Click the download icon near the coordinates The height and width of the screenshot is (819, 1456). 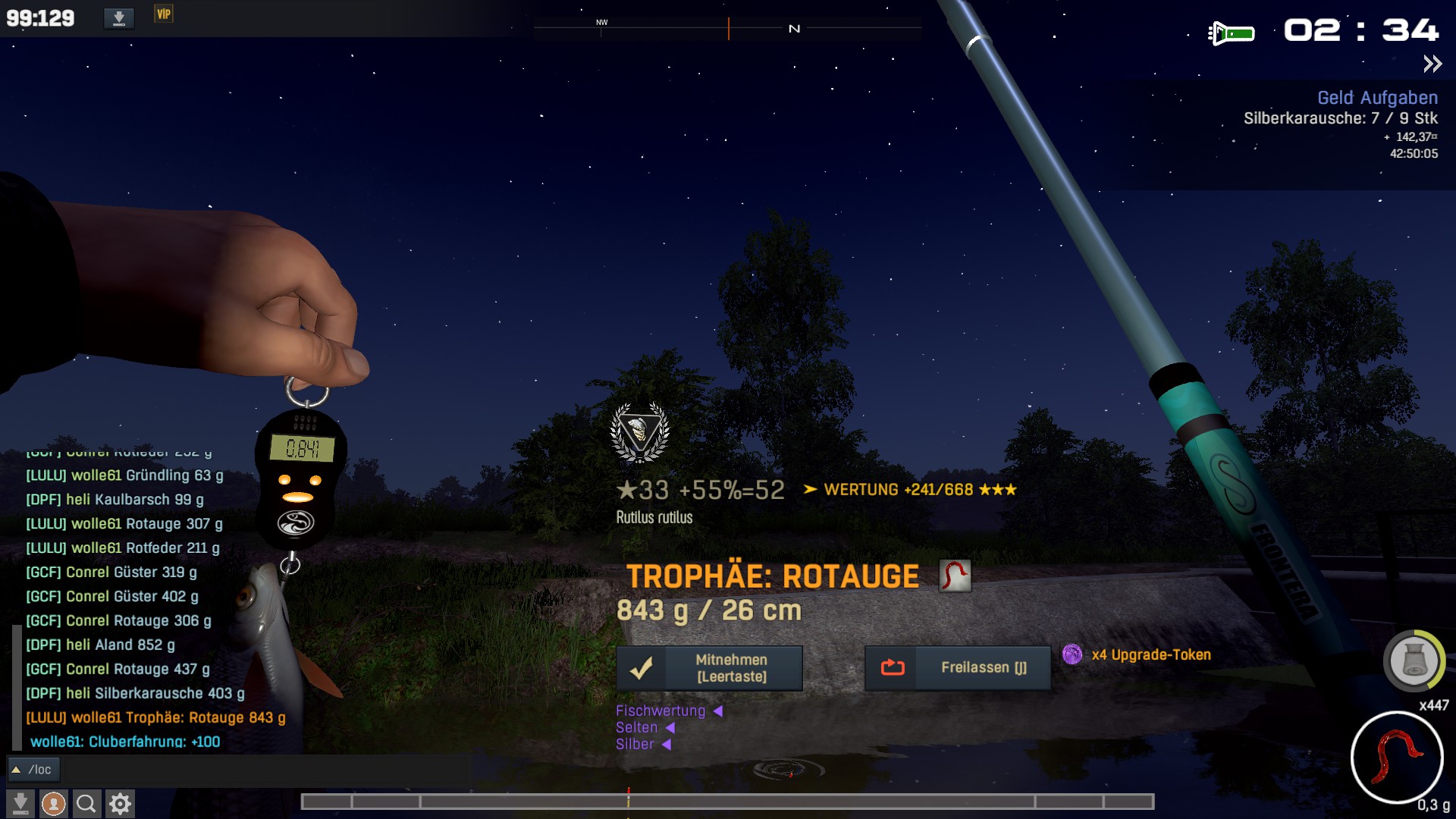119,17
